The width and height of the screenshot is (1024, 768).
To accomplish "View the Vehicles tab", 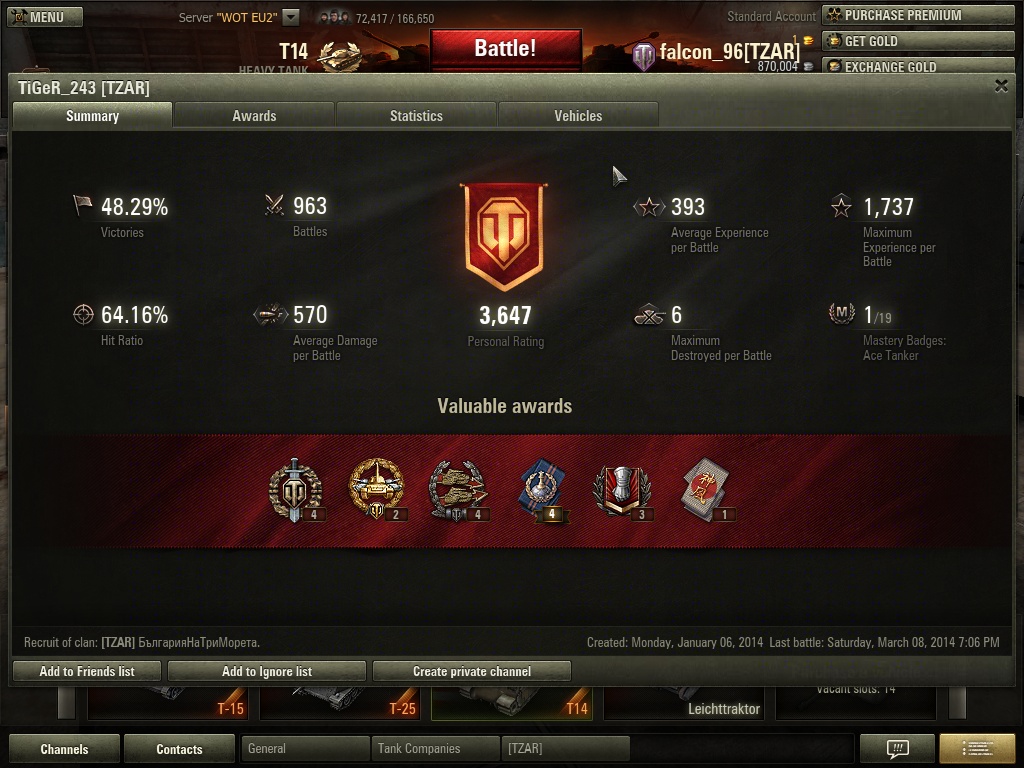I will pos(578,116).
